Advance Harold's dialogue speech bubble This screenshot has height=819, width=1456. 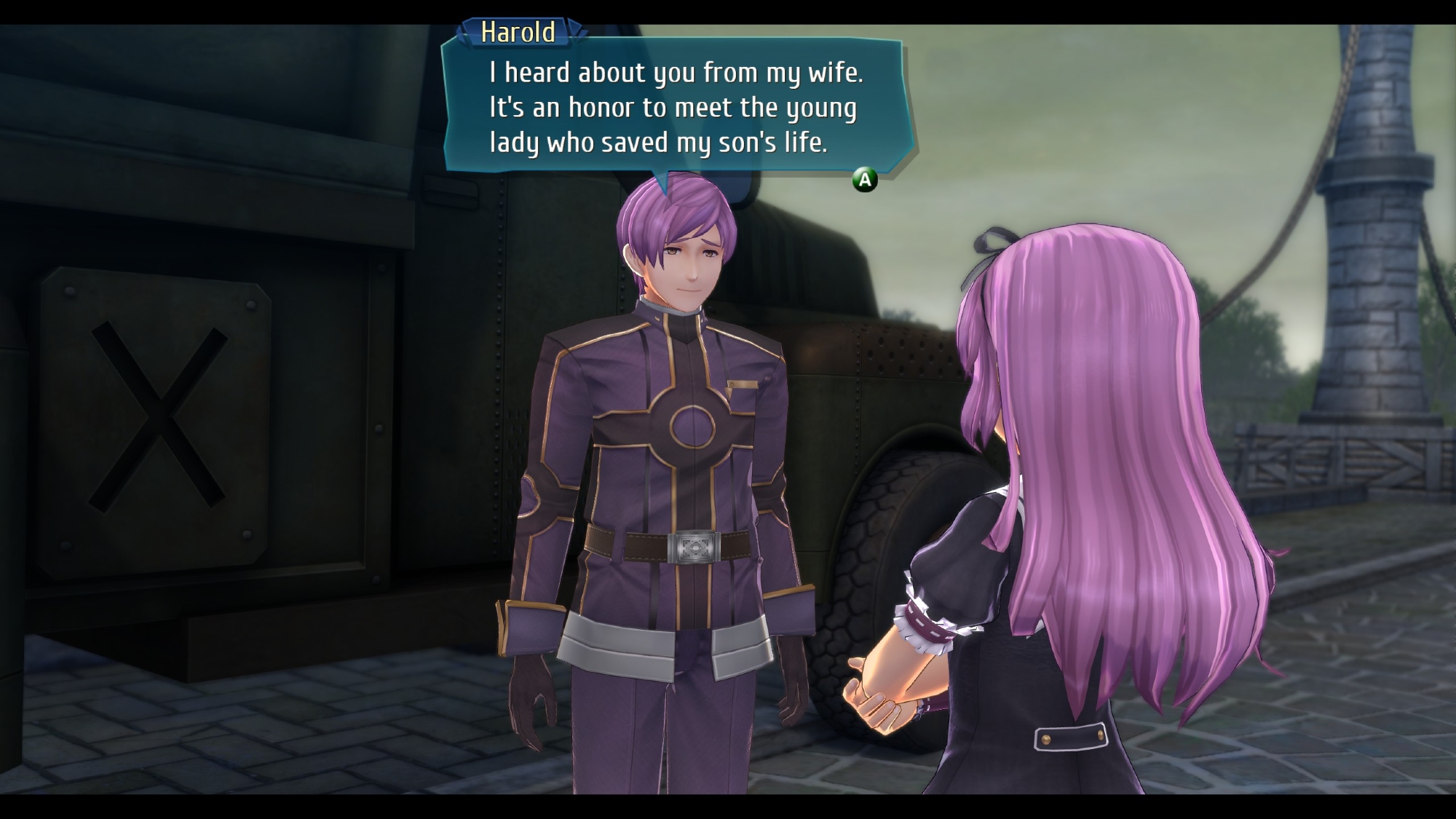864,179
